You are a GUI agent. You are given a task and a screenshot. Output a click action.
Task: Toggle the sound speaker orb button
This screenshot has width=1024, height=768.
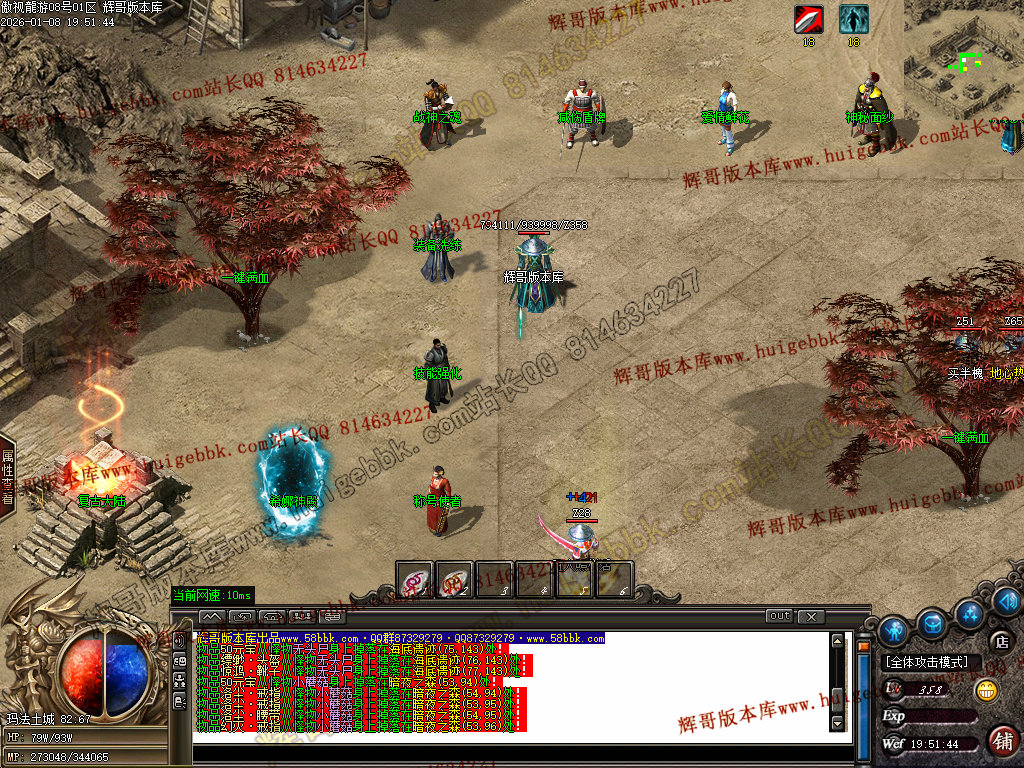pos(1007,600)
